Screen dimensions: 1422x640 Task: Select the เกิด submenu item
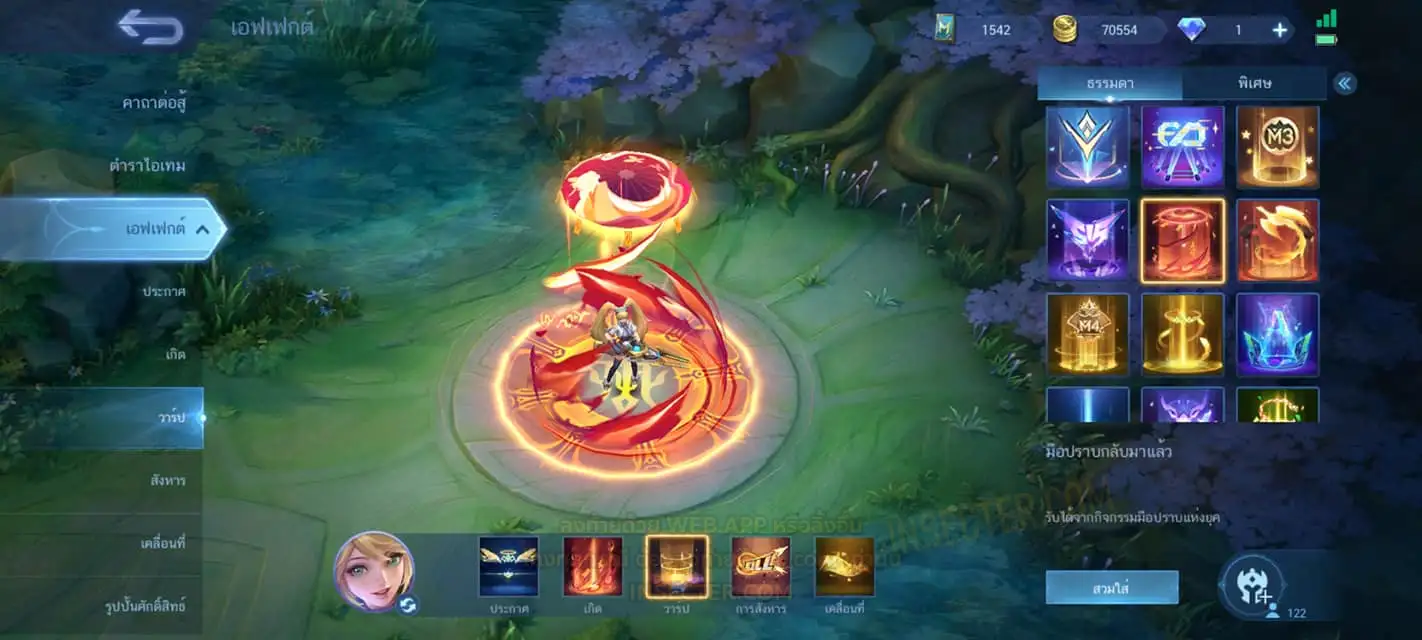click(x=174, y=354)
